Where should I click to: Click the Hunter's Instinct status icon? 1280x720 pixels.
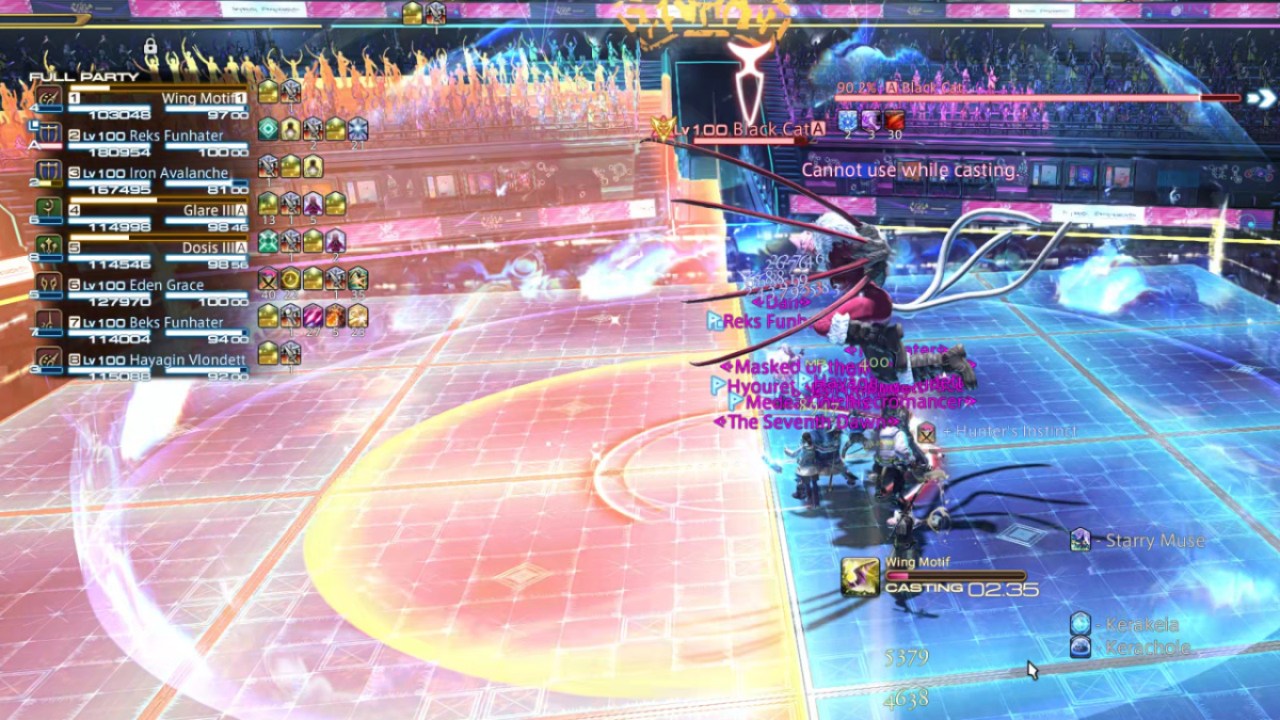(925, 435)
